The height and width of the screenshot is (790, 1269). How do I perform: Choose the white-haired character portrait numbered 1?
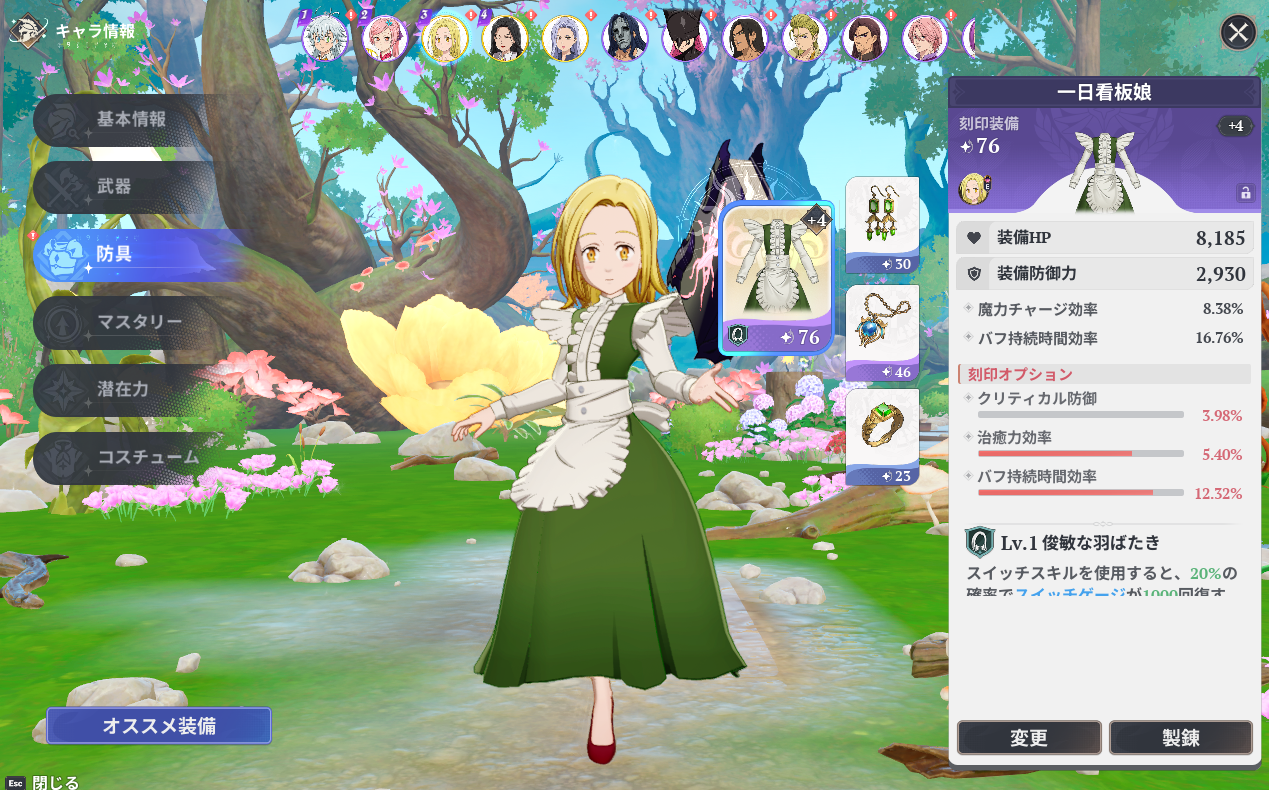(325, 38)
